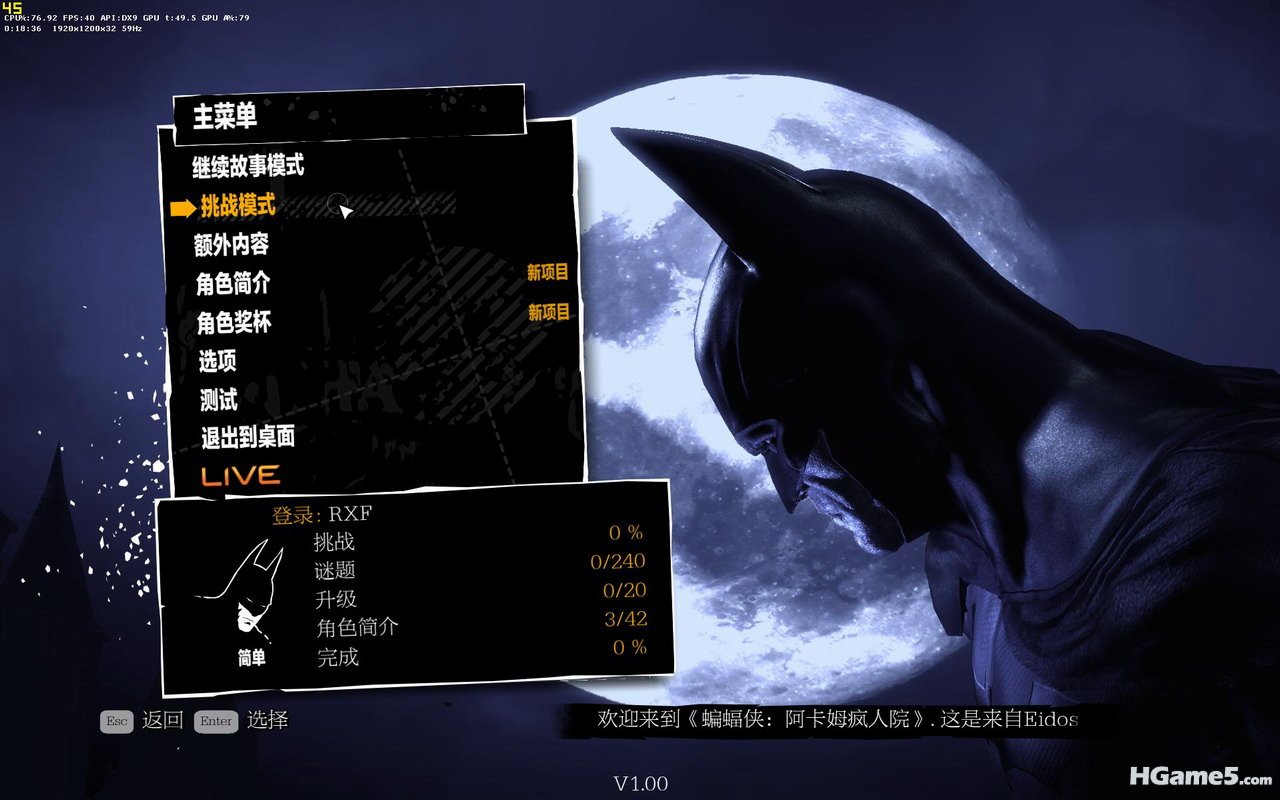Viewport: 1280px width, 800px height.
Task: Open 角色奖杯 character trophies
Action: (234, 323)
